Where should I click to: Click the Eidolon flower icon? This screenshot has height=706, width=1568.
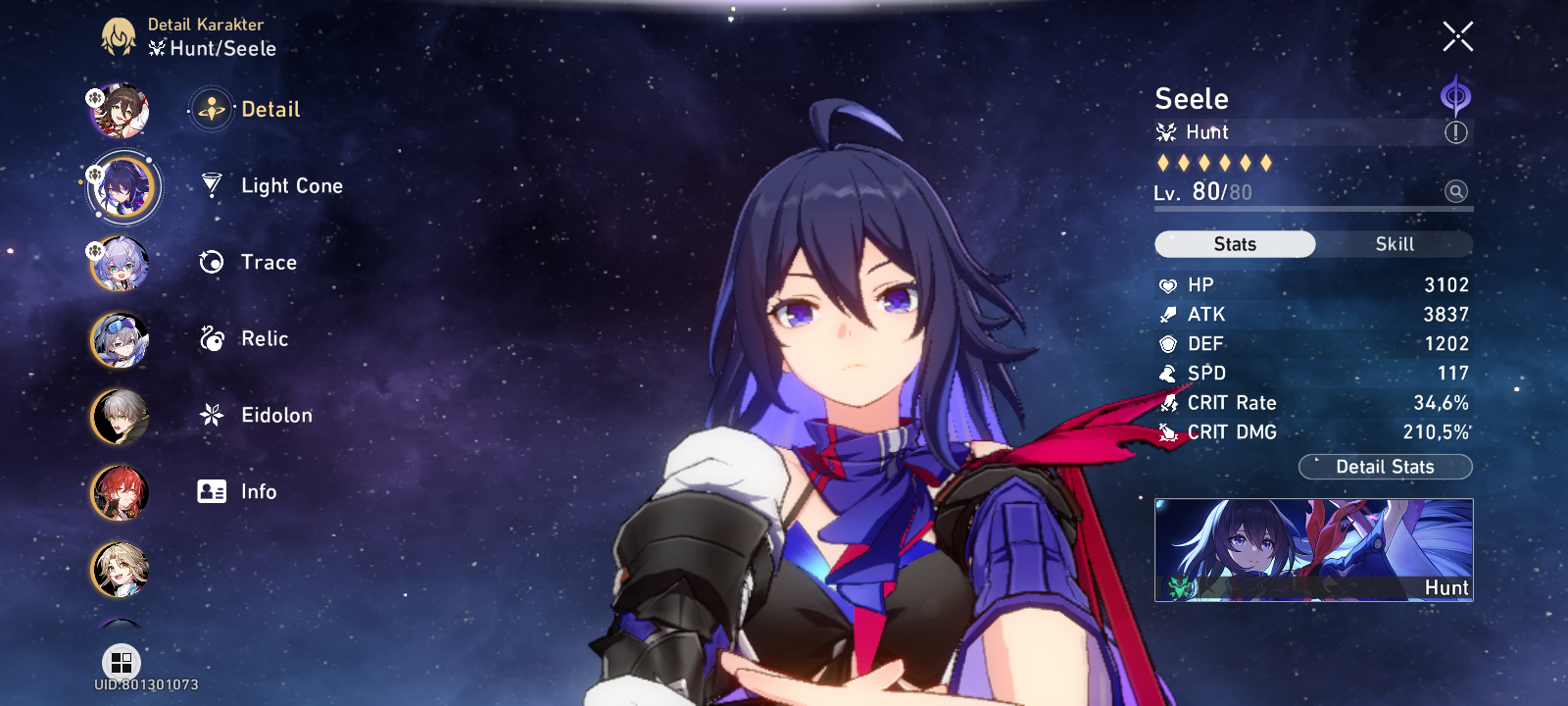click(211, 415)
